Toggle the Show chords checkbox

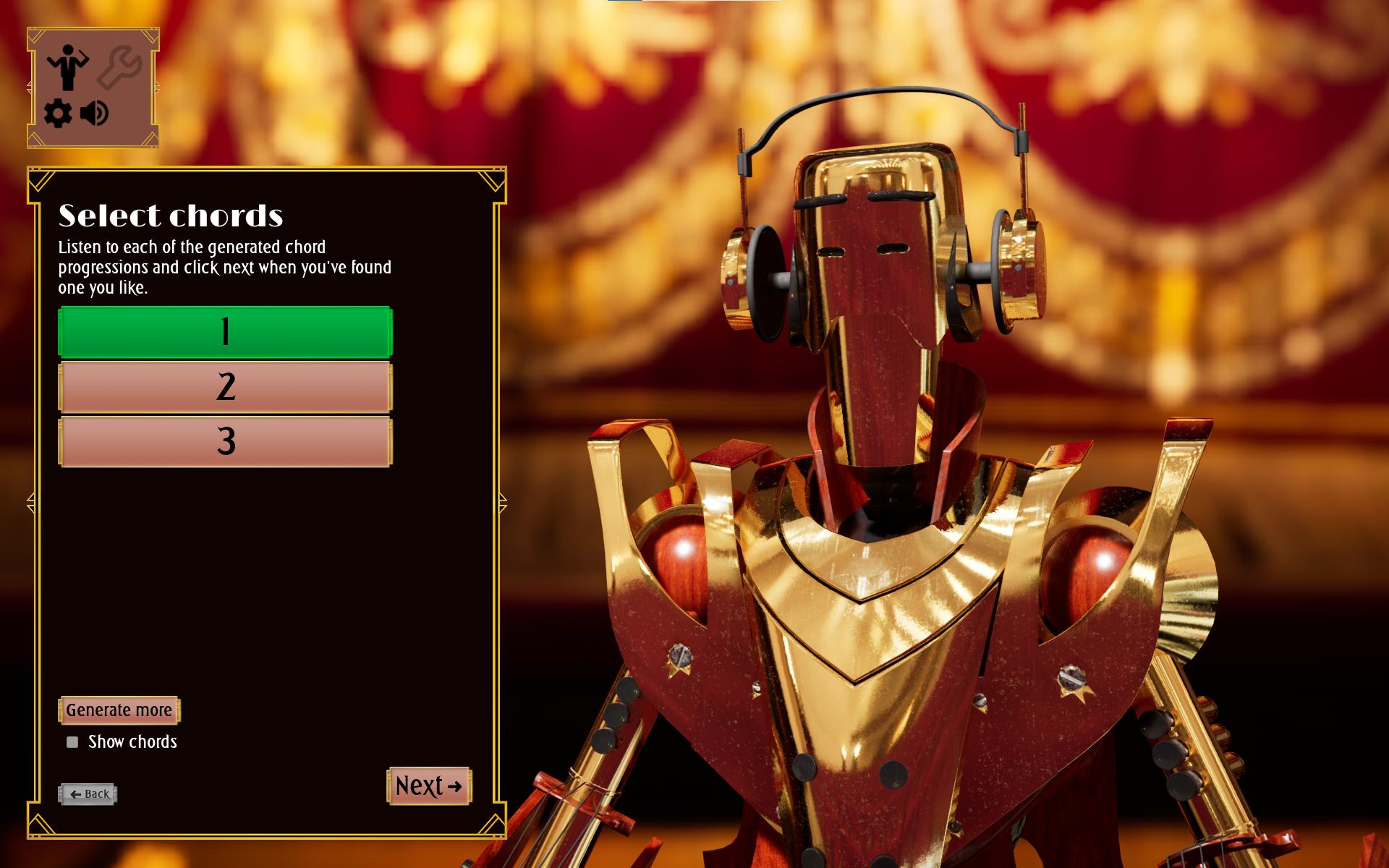click(72, 742)
